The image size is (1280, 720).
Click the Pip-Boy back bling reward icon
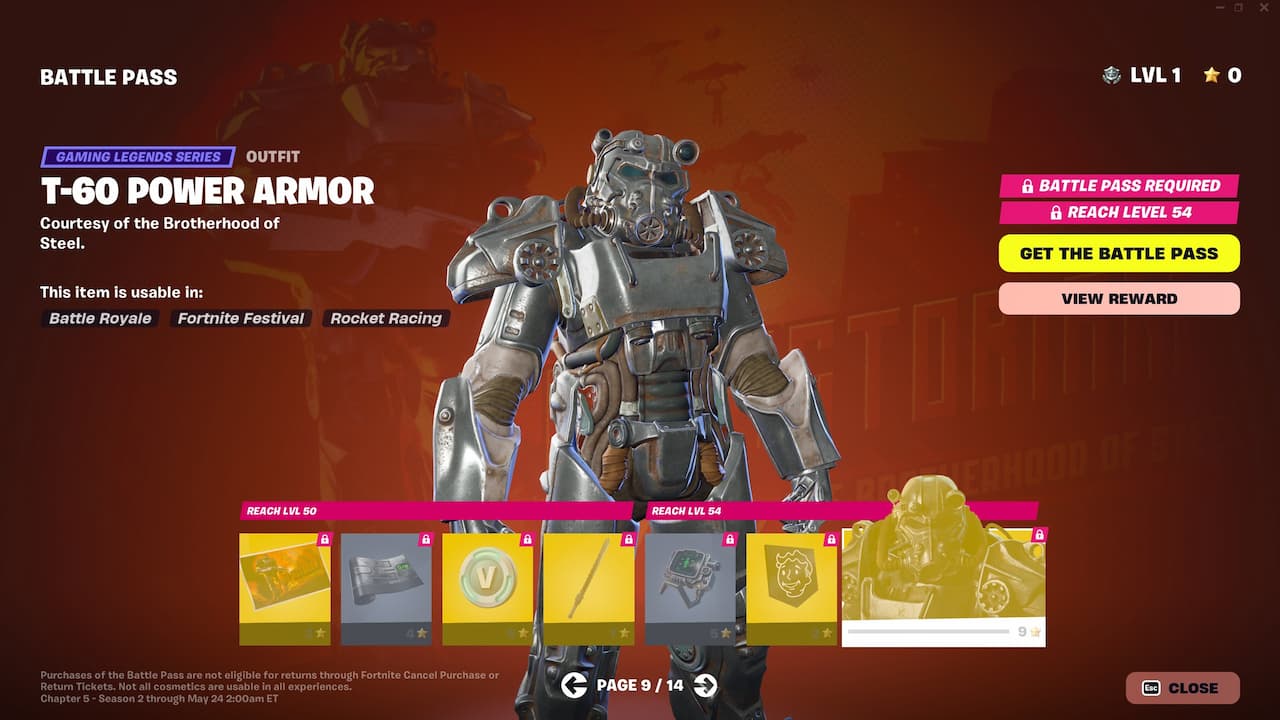tap(690, 580)
